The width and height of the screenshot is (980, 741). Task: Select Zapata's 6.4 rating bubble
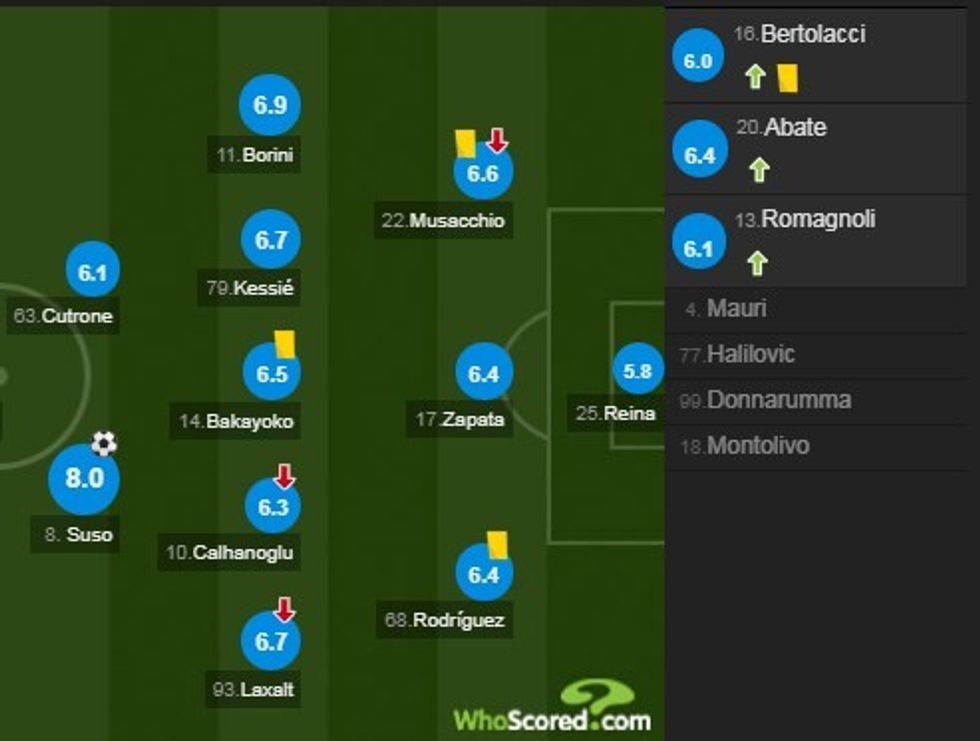point(483,374)
